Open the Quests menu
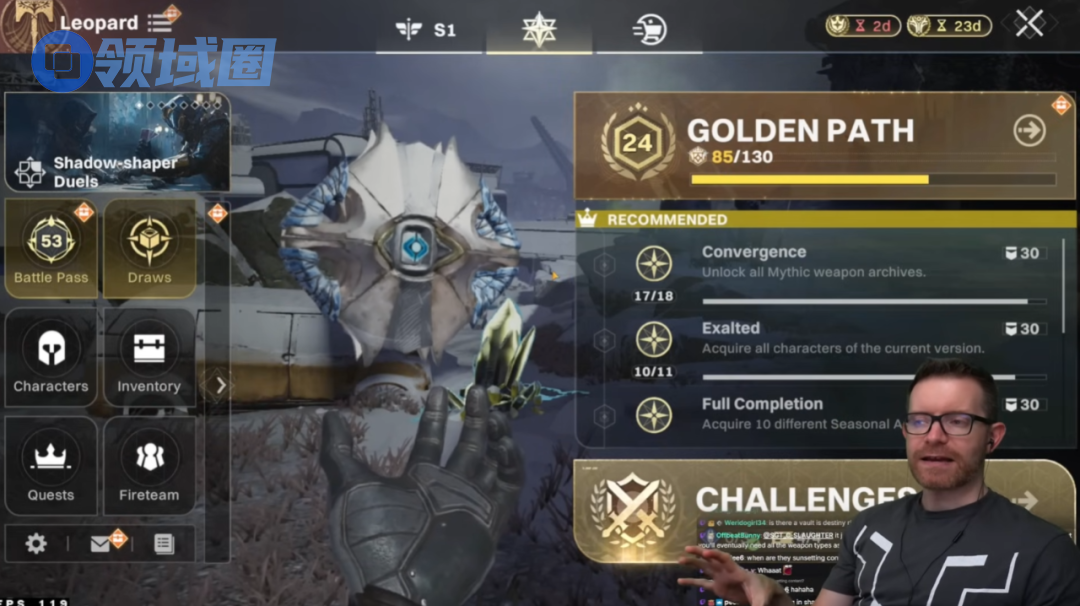1080x606 pixels. click(51, 465)
